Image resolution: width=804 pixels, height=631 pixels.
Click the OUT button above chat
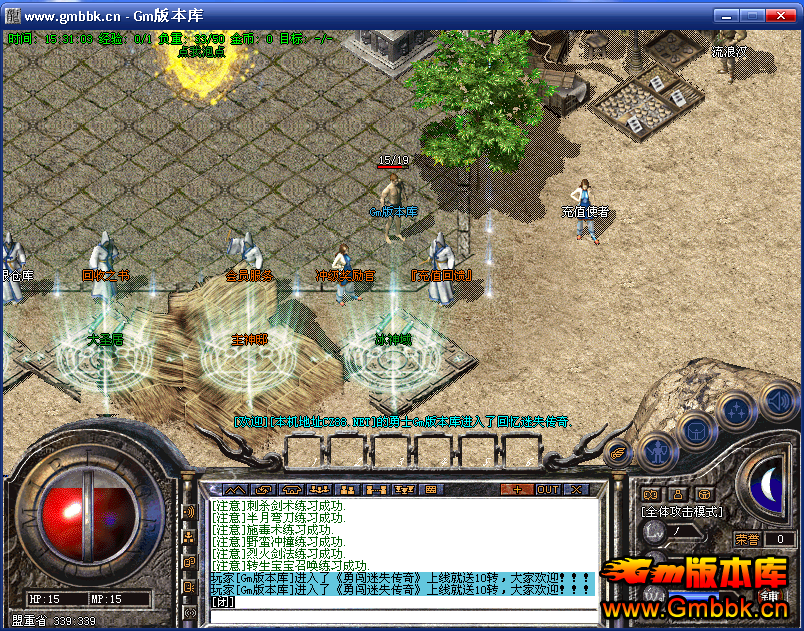click(547, 489)
